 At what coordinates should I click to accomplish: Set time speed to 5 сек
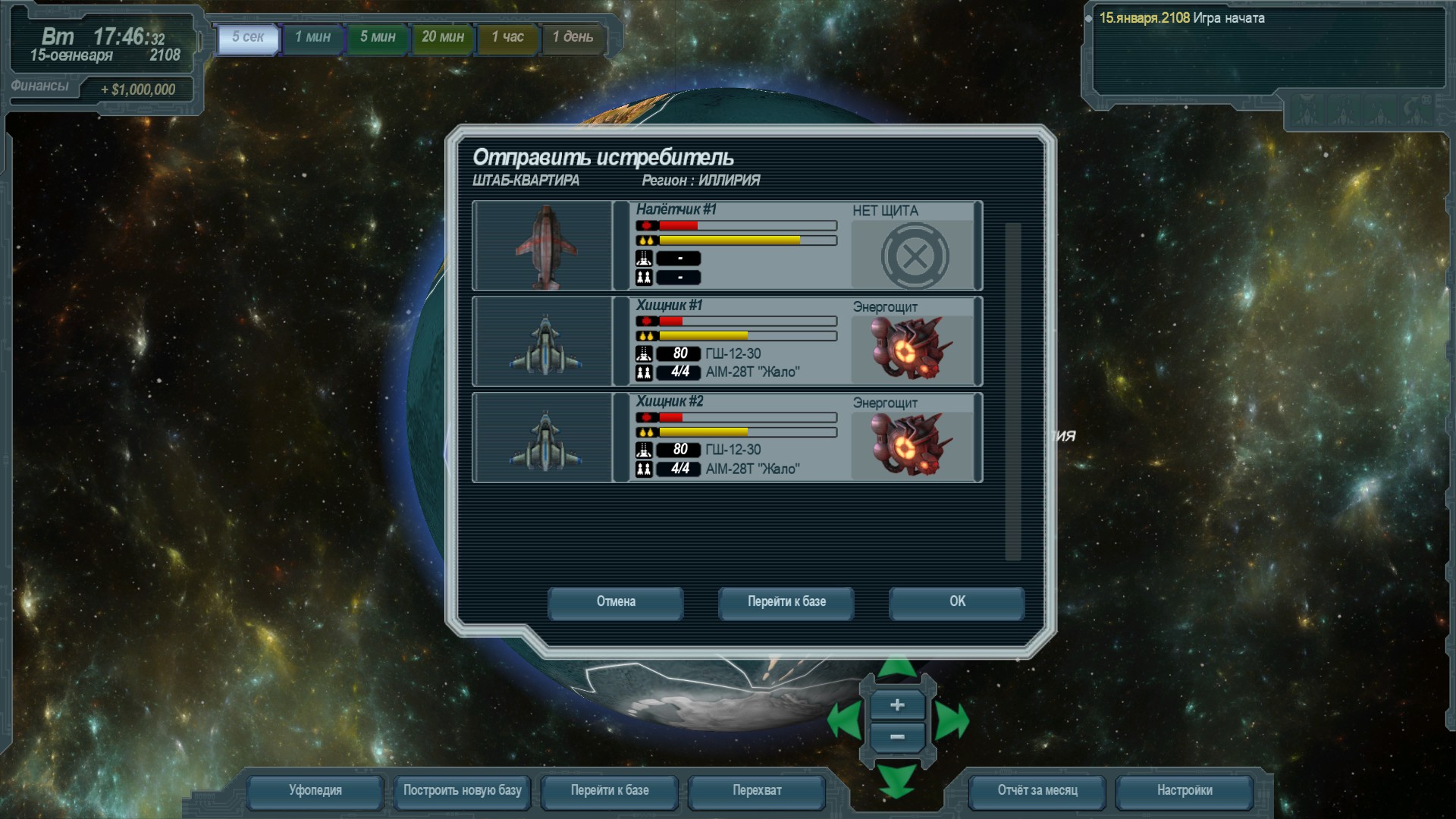[248, 38]
